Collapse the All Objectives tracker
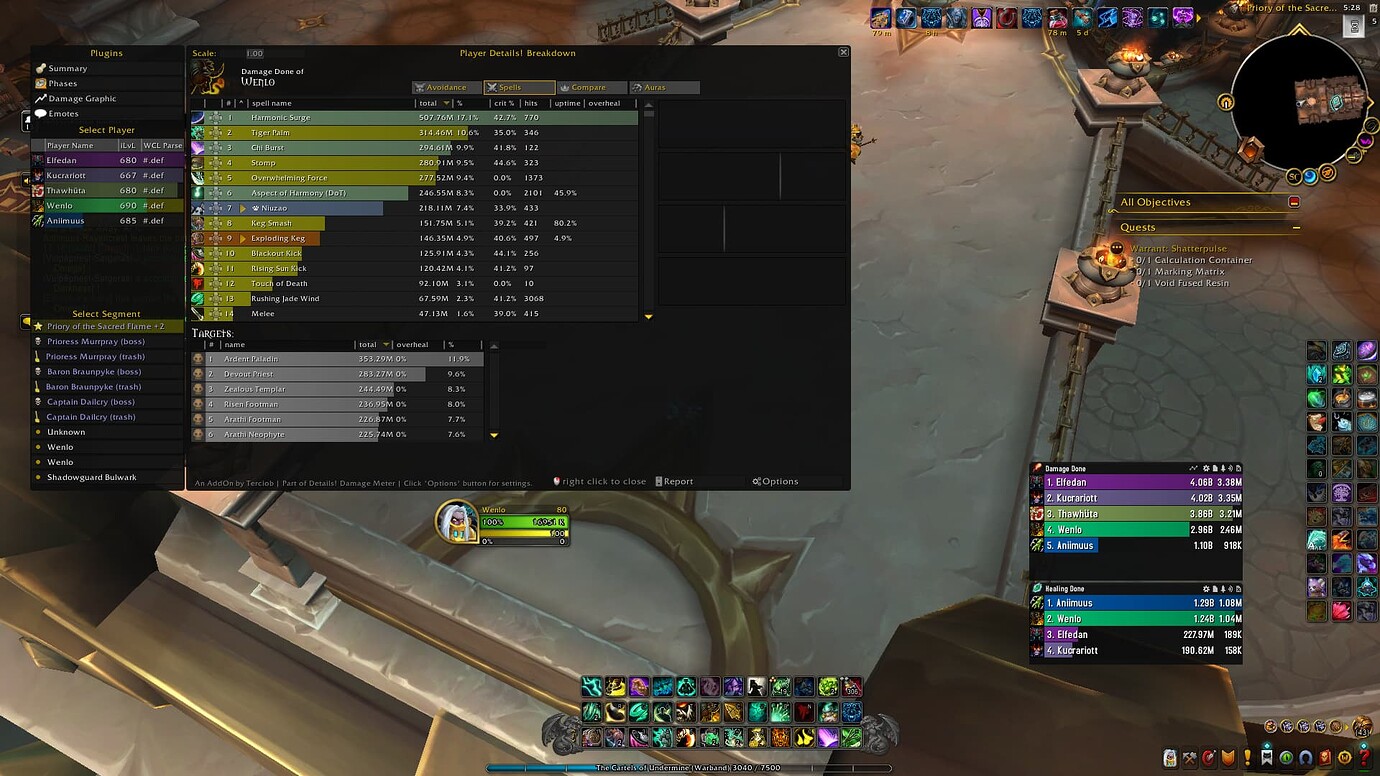The image size is (1380, 776). (x=1294, y=202)
